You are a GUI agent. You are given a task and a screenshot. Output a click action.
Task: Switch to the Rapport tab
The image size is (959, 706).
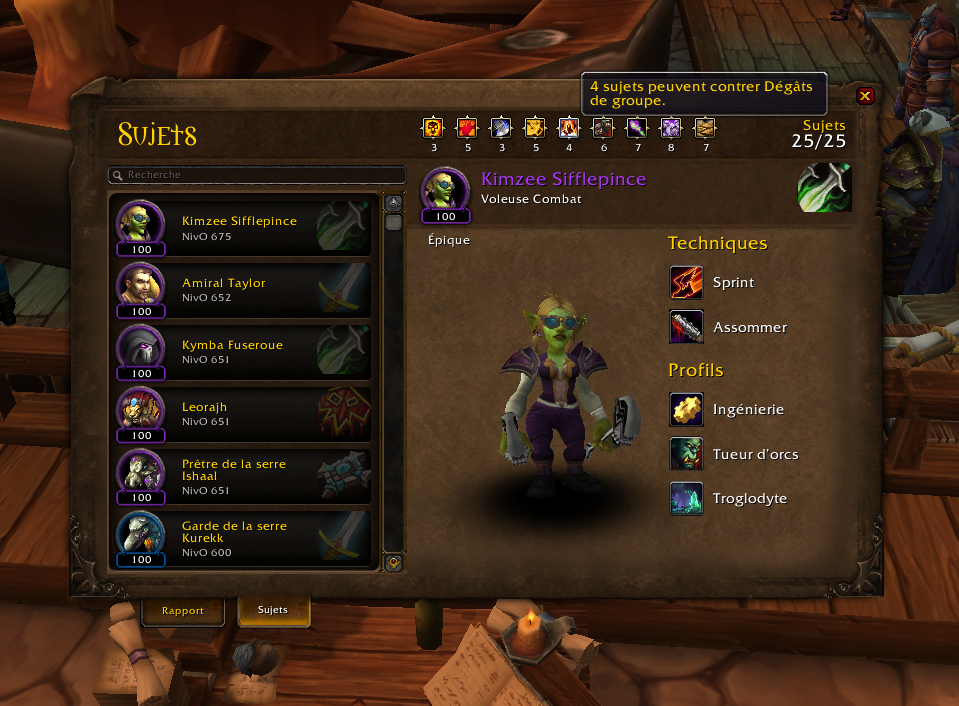tap(182, 610)
